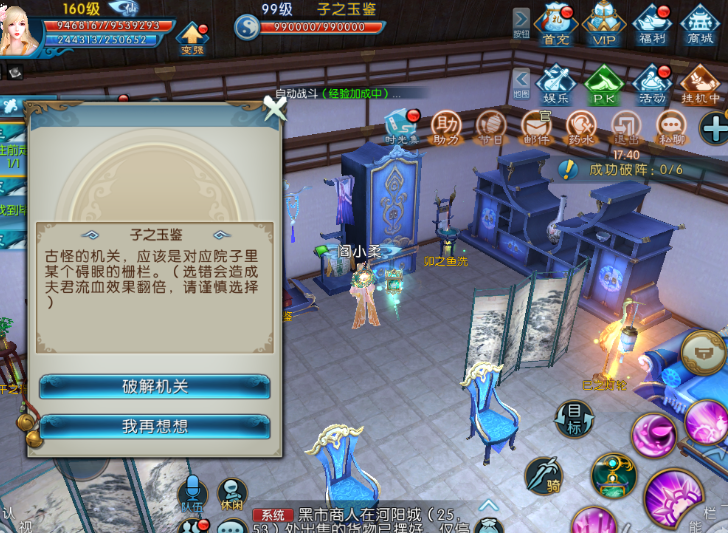728x533 pixels.
Task: Open the VIP menu
Action: click(604, 25)
